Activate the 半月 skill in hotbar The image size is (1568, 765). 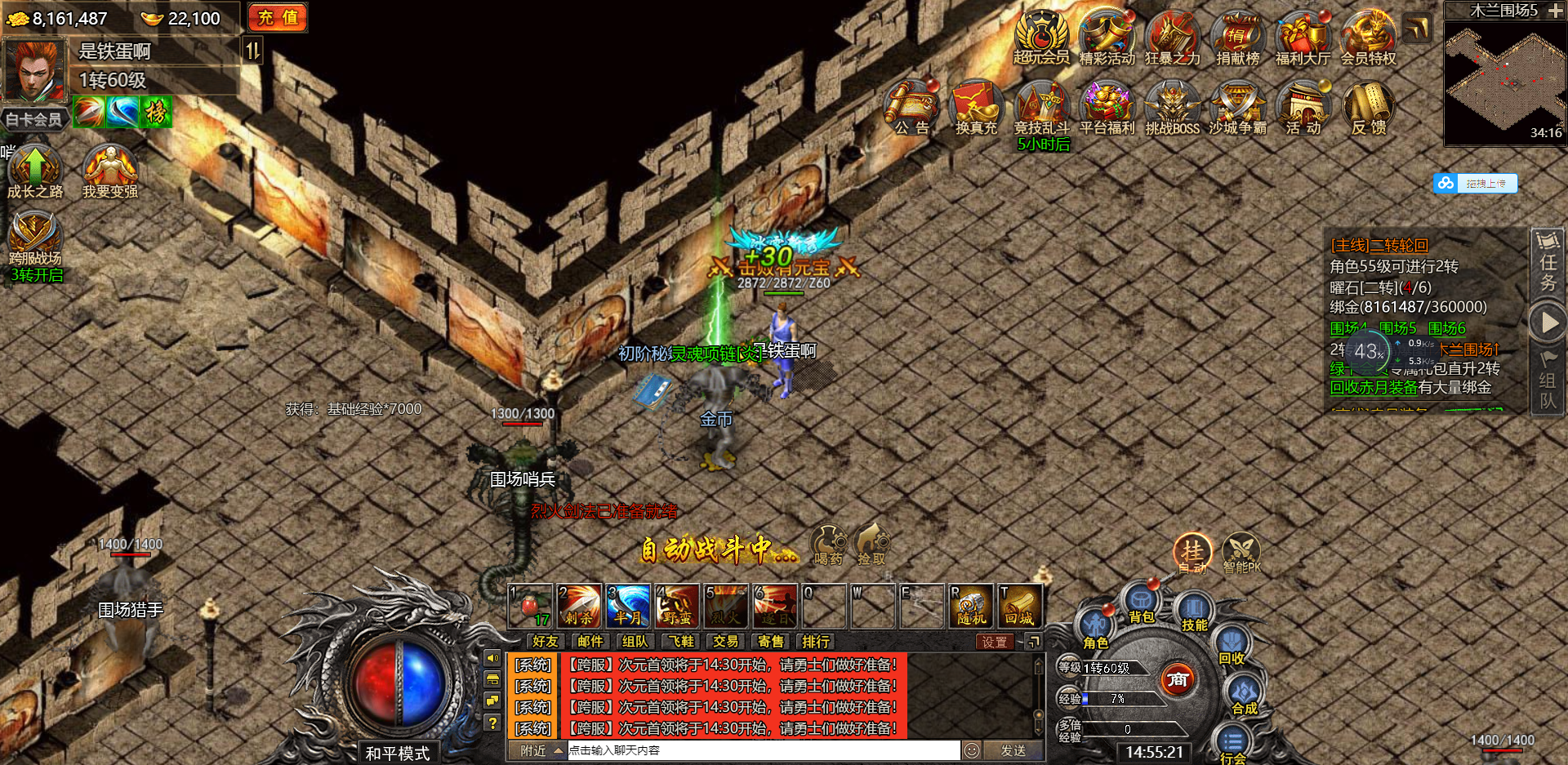[x=628, y=606]
